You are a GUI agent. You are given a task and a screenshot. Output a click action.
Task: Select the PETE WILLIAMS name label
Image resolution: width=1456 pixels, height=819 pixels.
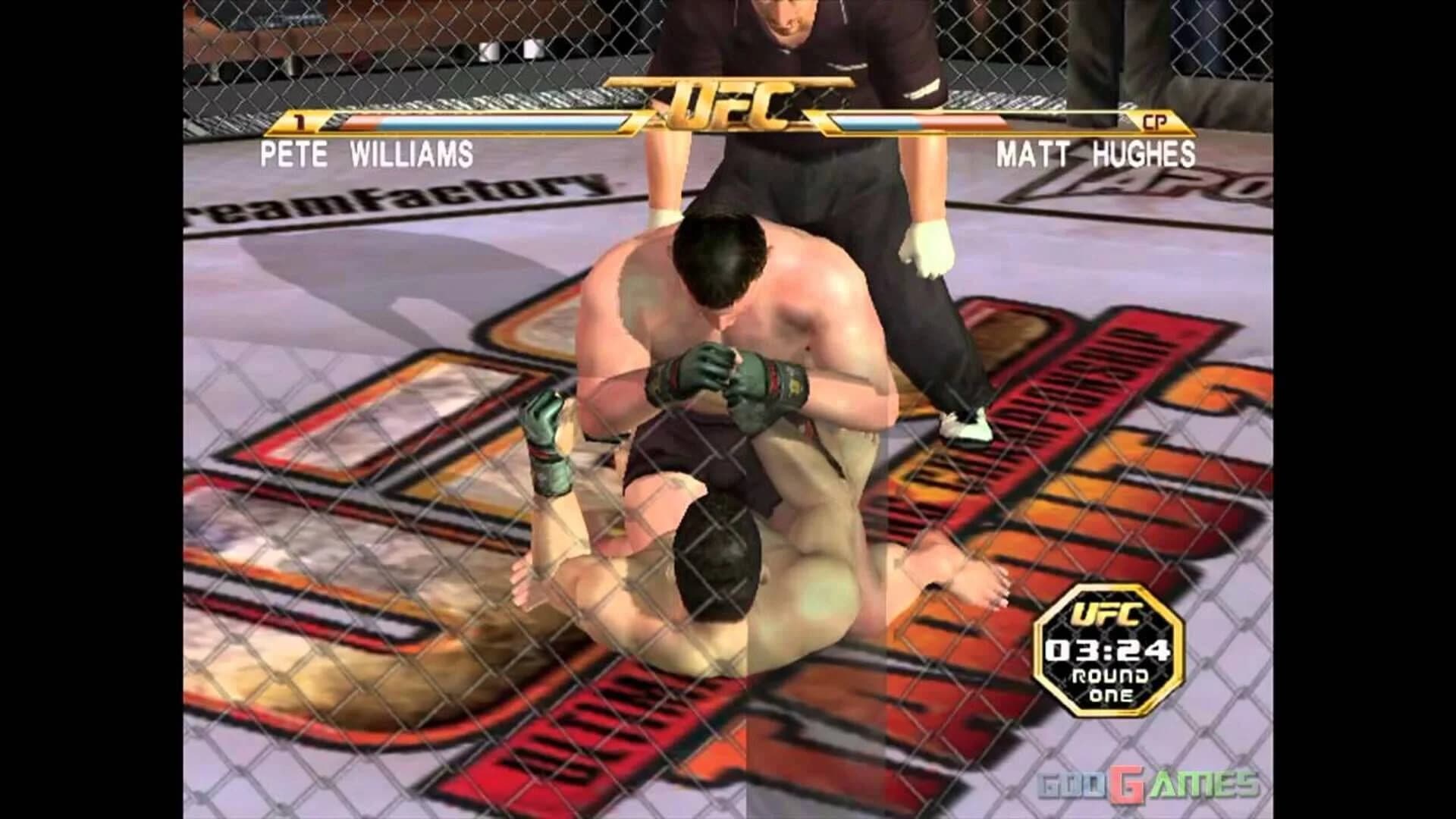(x=366, y=152)
